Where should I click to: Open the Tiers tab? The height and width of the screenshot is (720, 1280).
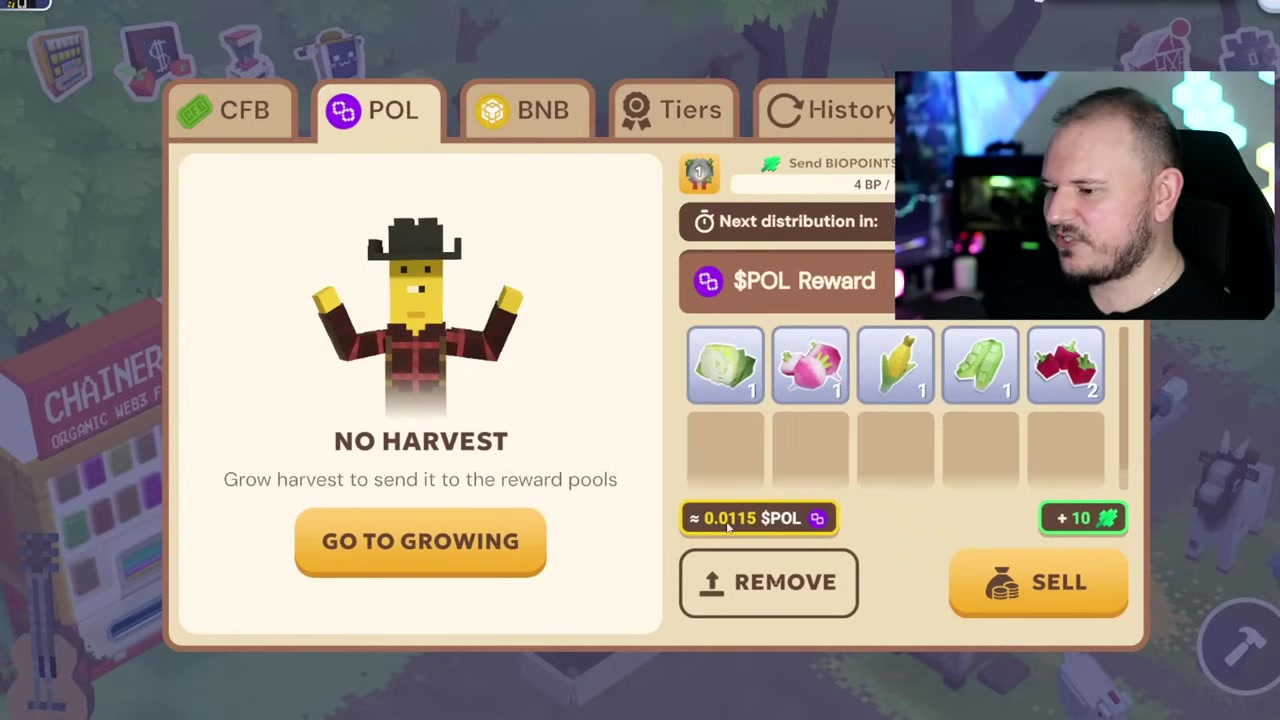[x=673, y=110]
